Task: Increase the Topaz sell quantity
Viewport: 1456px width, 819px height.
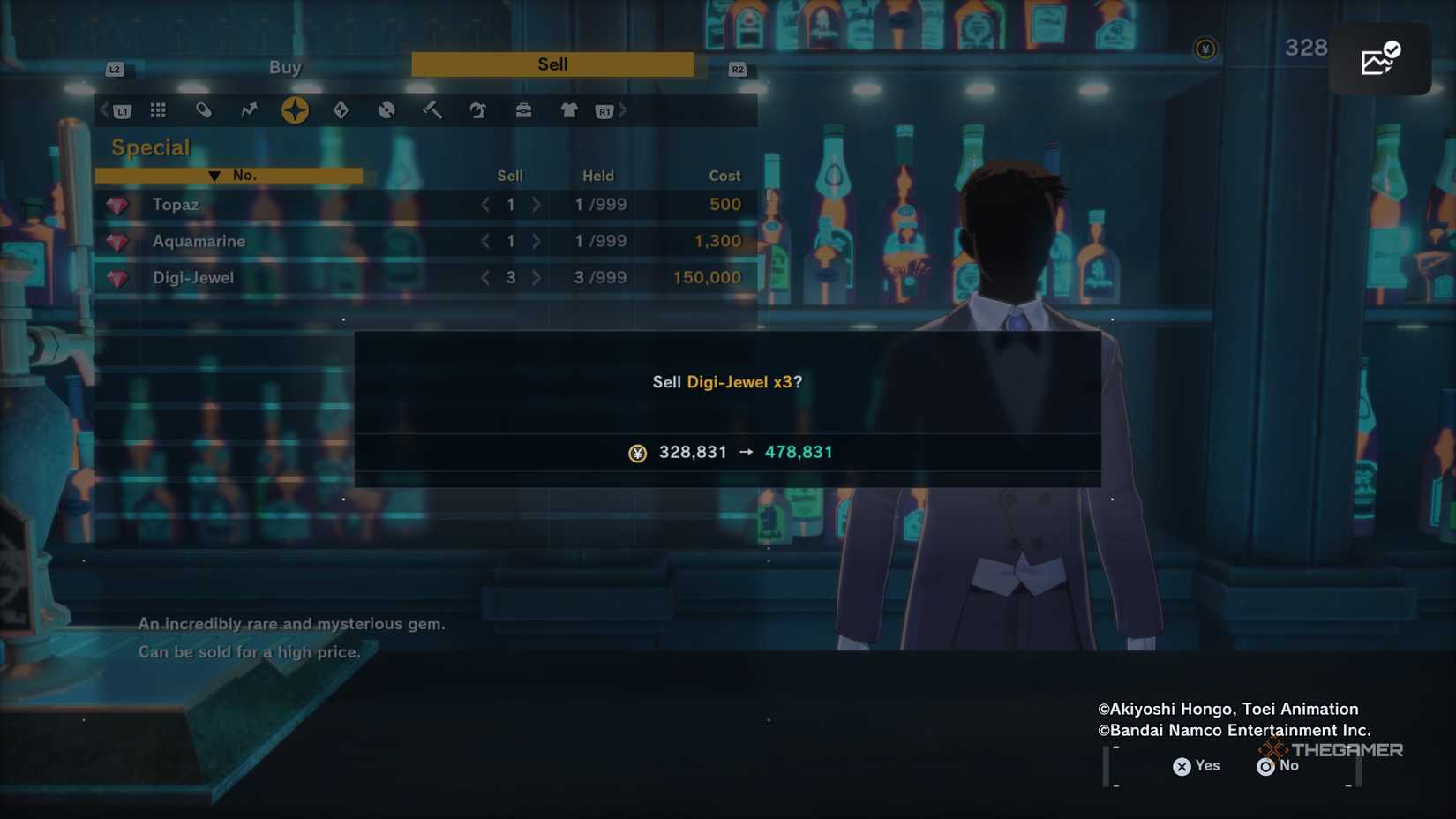Action: click(x=537, y=205)
